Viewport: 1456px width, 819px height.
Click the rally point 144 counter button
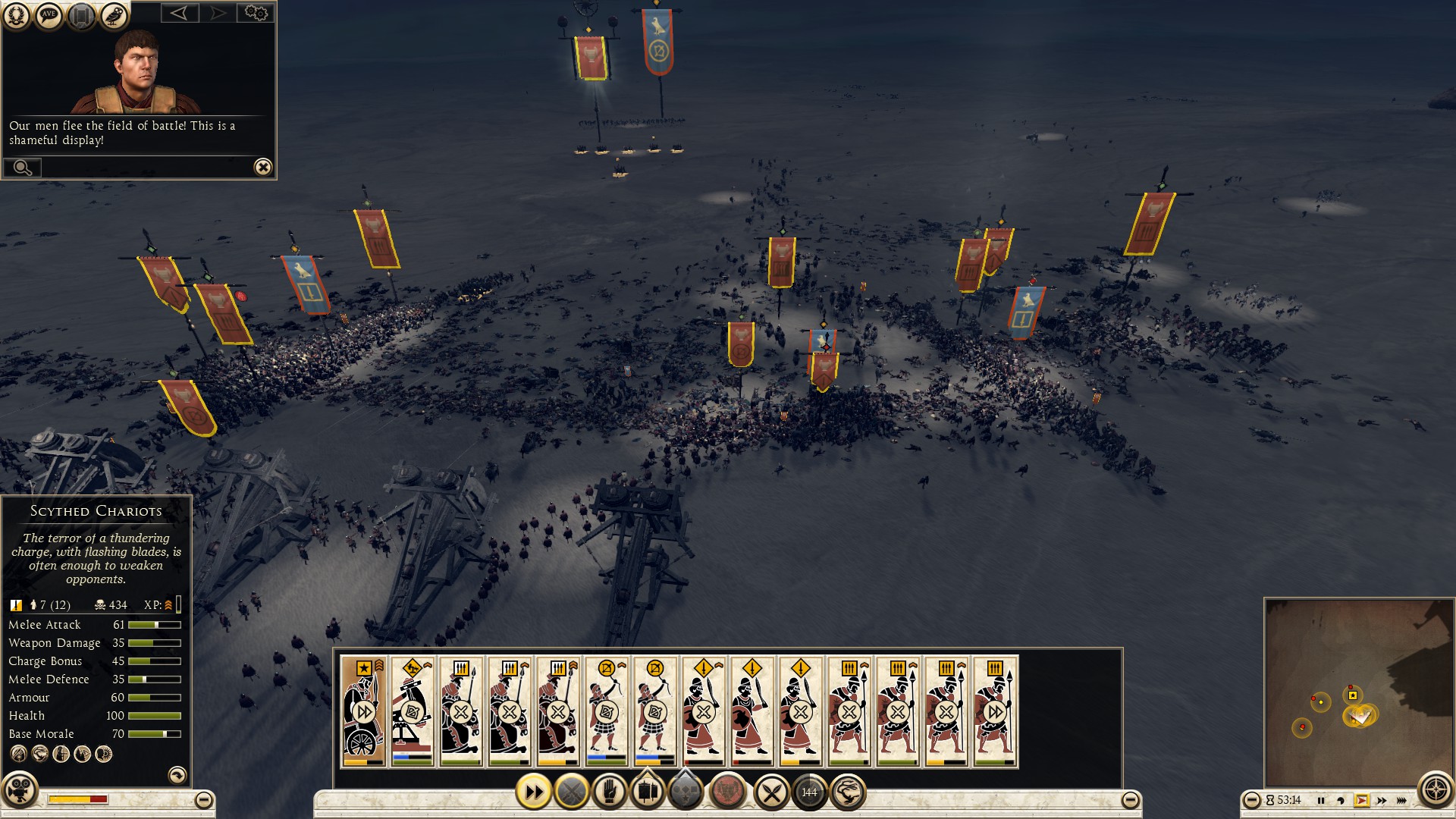click(807, 792)
